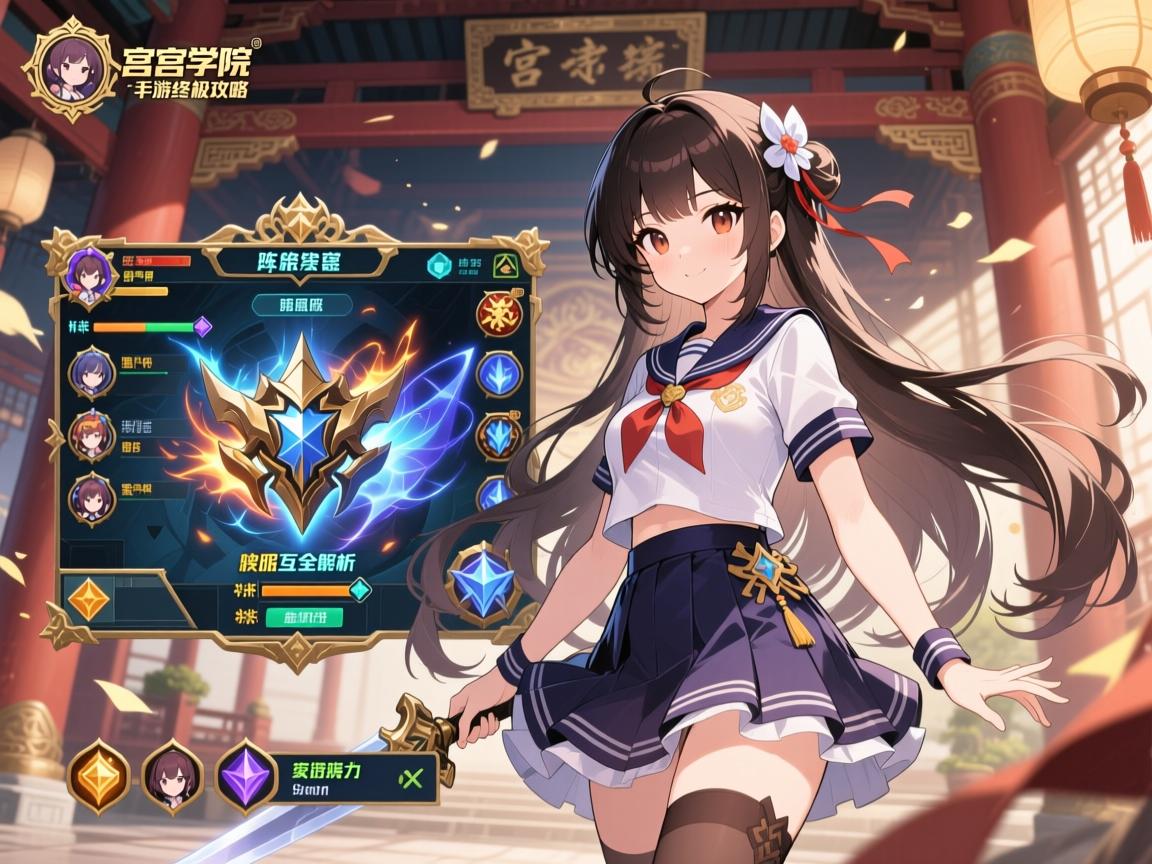Activate the purple crystal icon in bottom bar
This screenshot has width=1152, height=864.
[x=245, y=775]
